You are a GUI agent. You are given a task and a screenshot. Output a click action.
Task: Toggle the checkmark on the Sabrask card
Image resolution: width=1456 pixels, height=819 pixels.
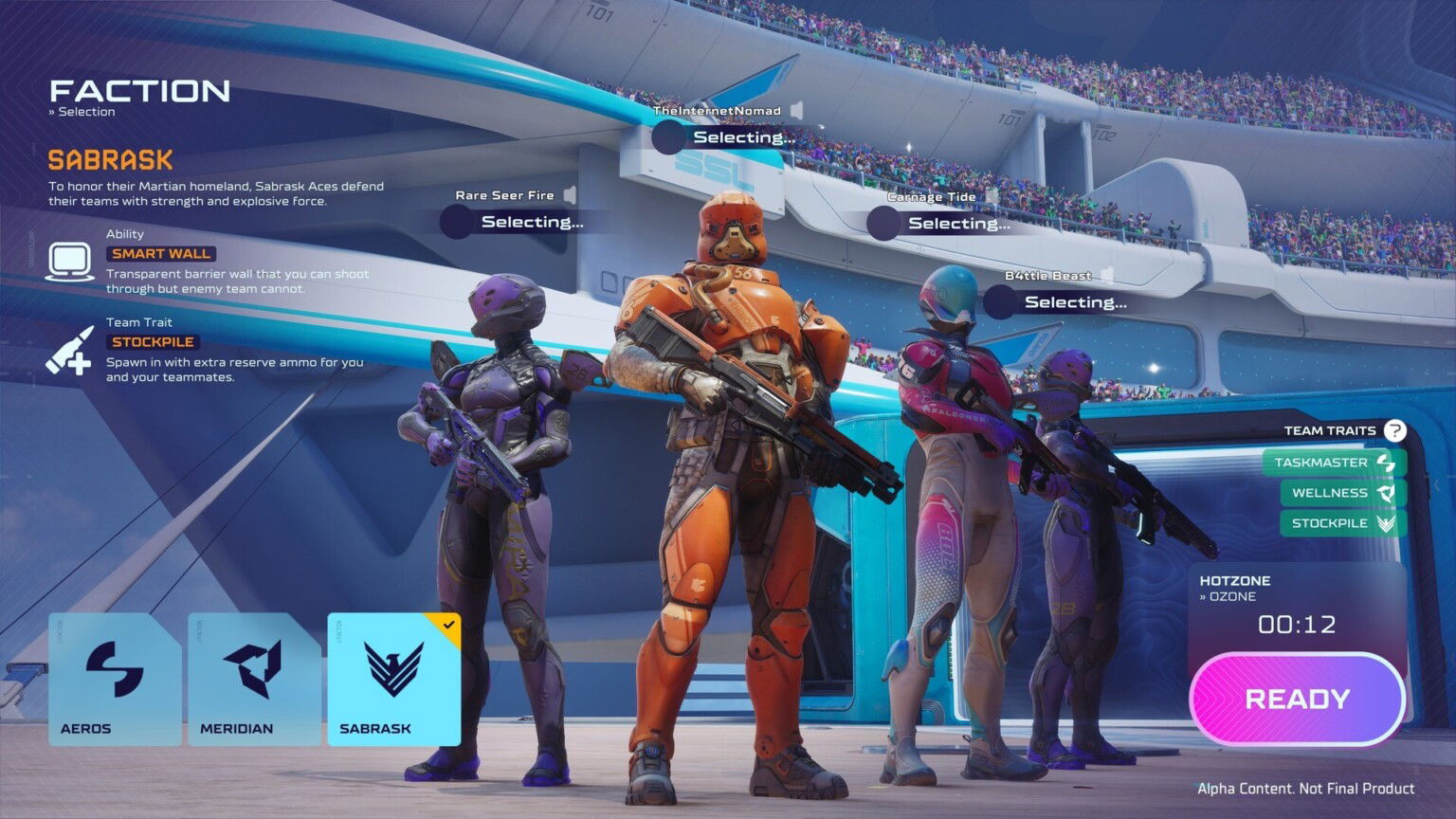tap(449, 625)
